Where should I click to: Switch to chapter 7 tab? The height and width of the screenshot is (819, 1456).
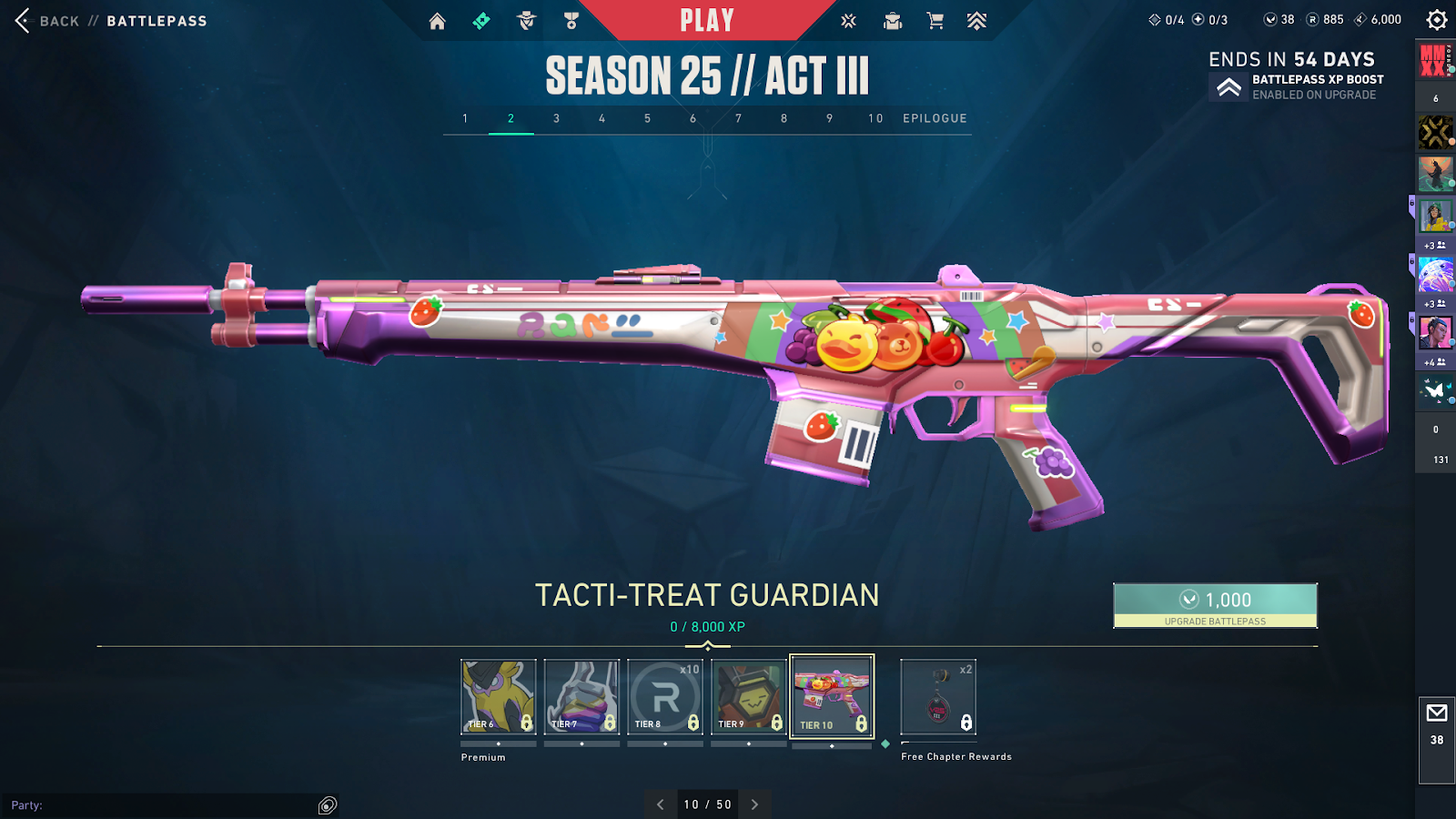[738, 118]
